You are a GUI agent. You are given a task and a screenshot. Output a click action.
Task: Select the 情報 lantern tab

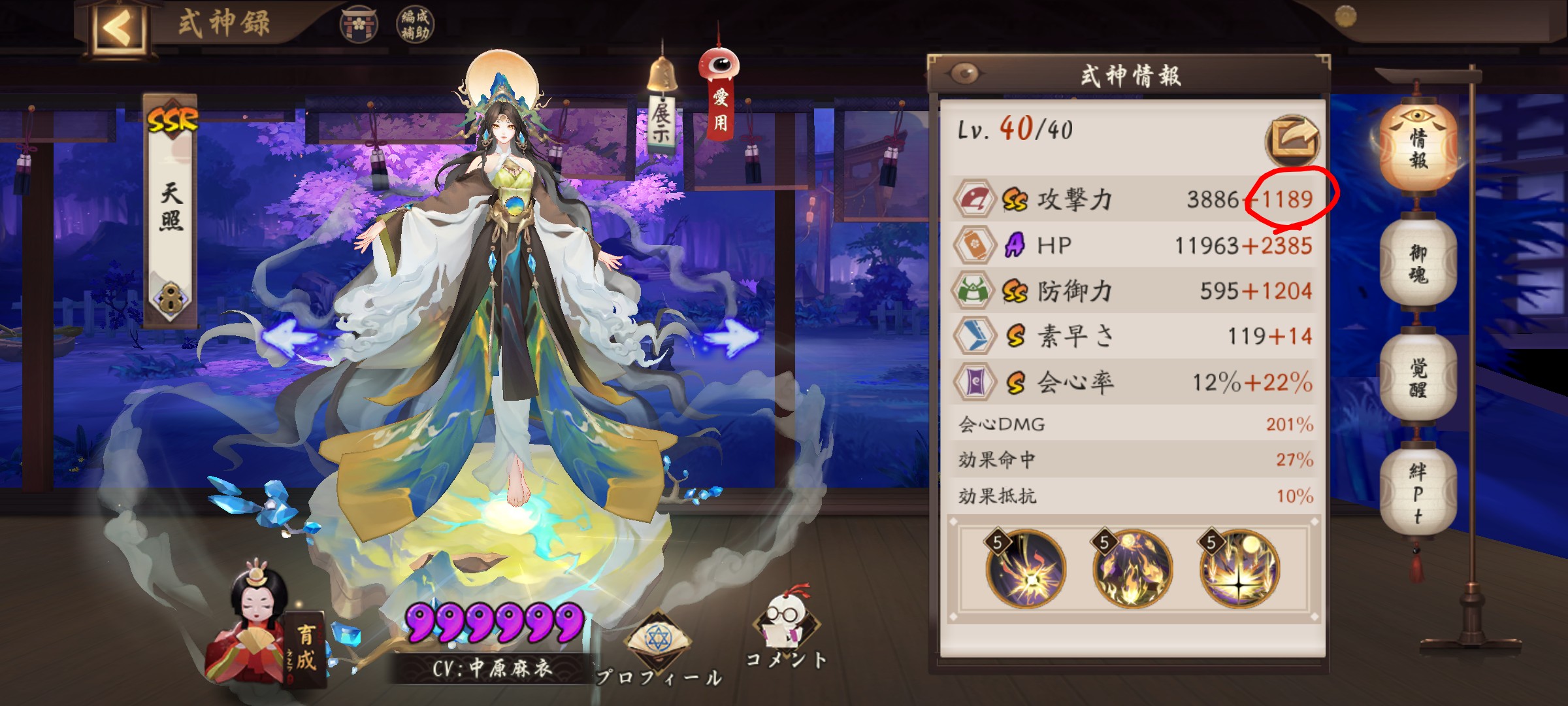click(1417, 148)
